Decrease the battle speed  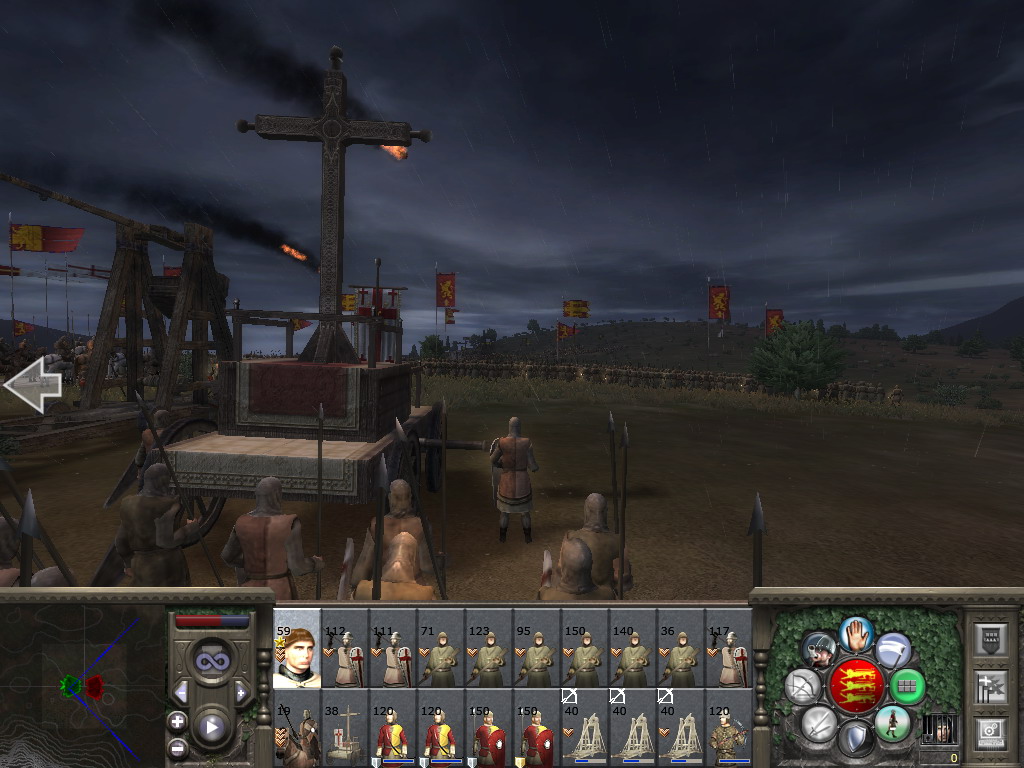[x=181, y=692]
